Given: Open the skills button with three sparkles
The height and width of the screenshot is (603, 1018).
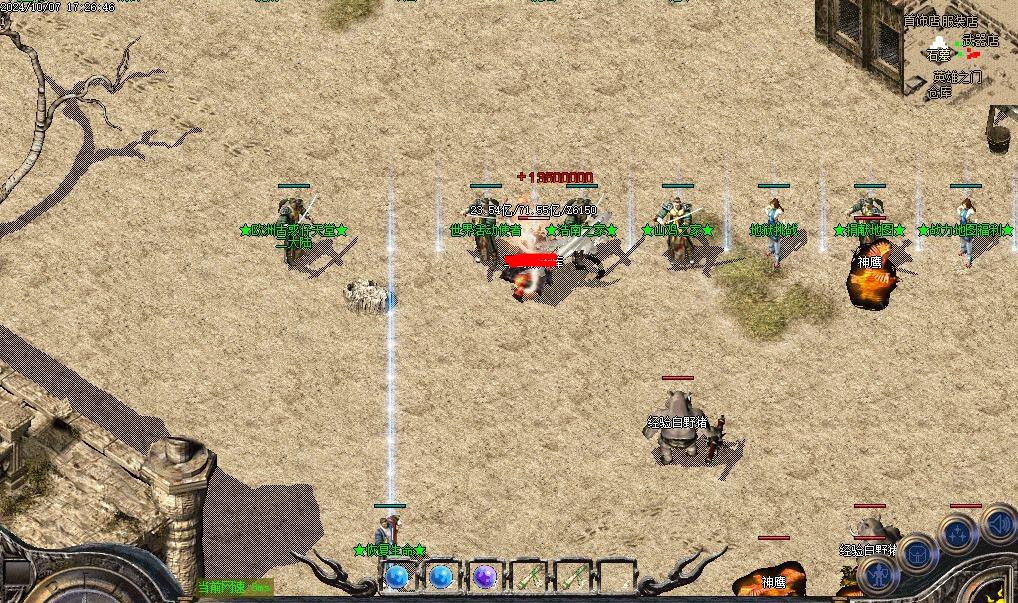Looking at the screenshot, I should tap(958, 533).
